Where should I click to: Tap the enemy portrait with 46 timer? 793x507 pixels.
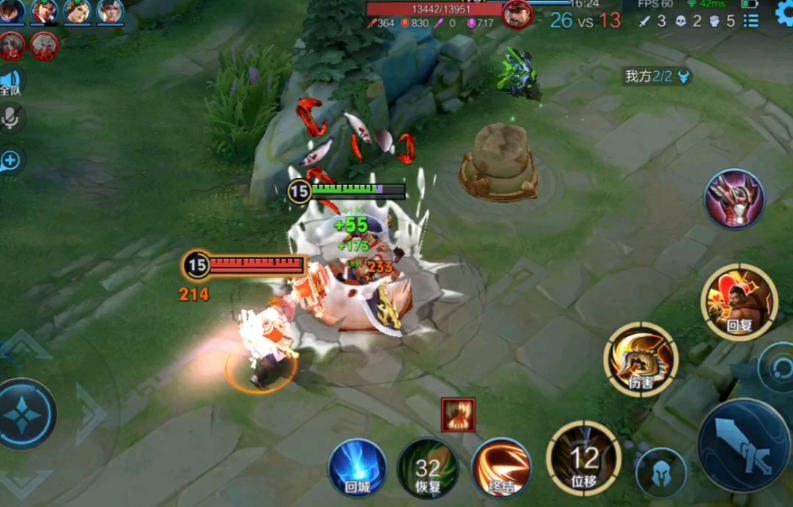pyautogui.click(x=44, y=45)
